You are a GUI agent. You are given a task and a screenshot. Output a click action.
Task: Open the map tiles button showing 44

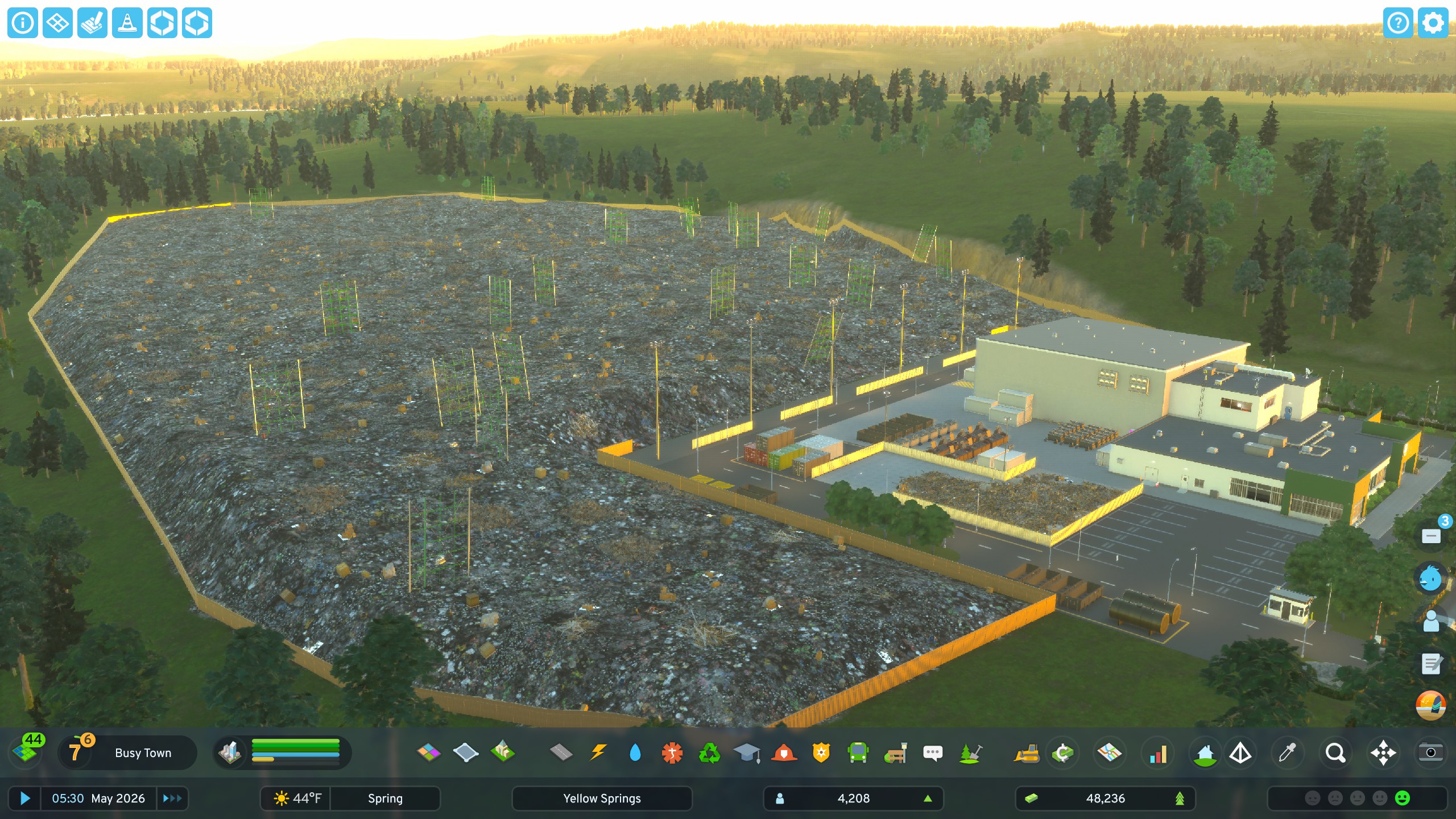tap(26, 750)
